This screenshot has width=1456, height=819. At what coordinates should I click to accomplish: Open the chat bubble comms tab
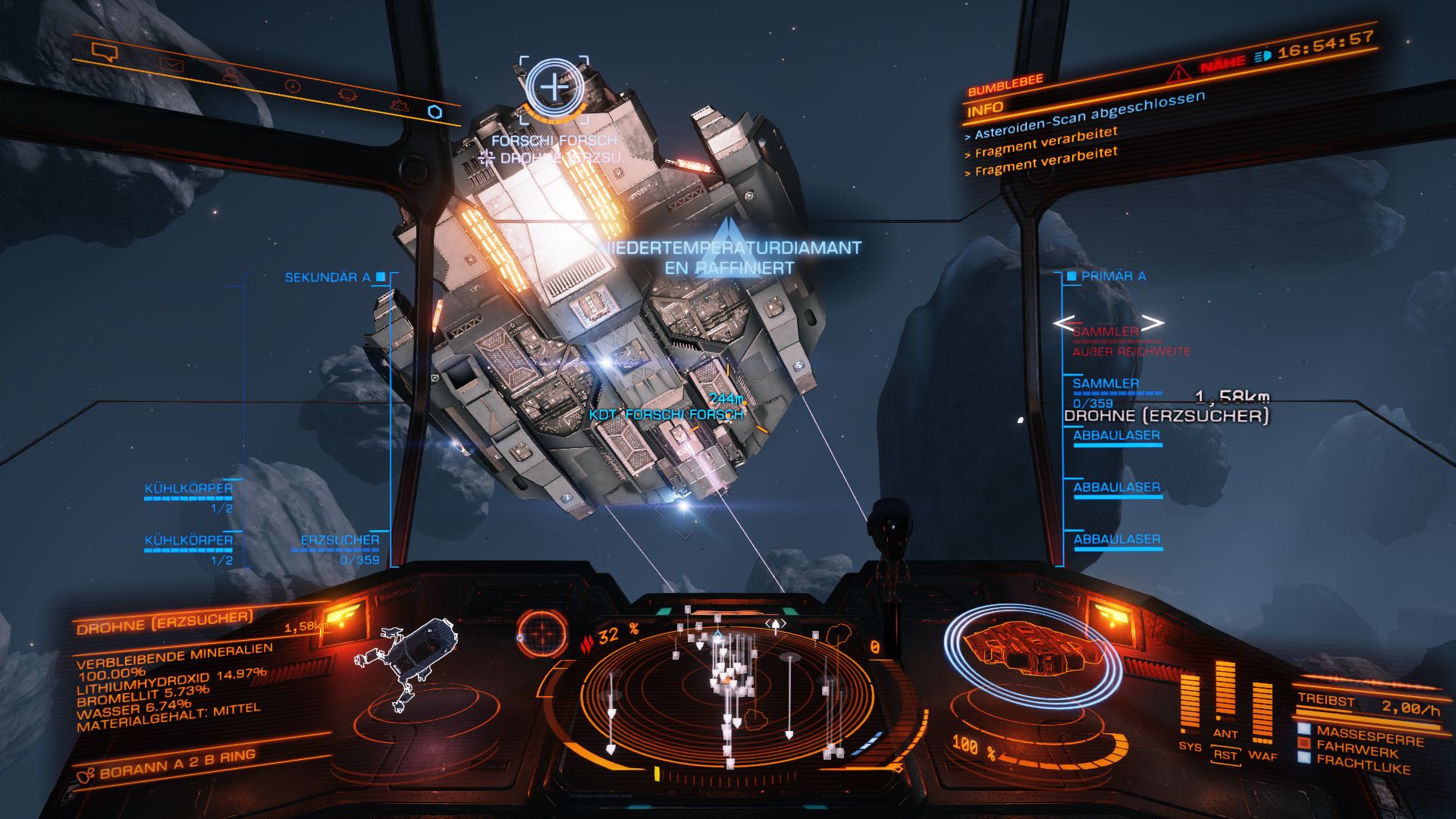click(105, 52)
